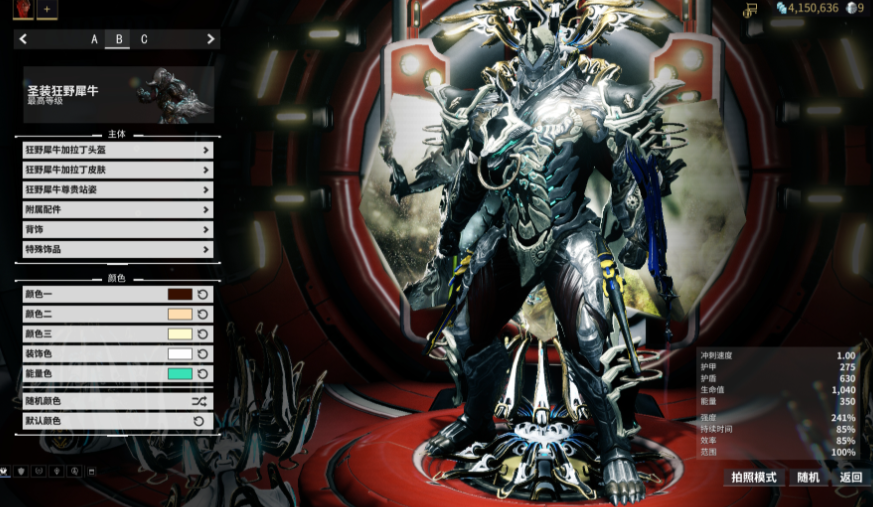Pick the dark brown 颜色一 swatch

coord(180,294)
